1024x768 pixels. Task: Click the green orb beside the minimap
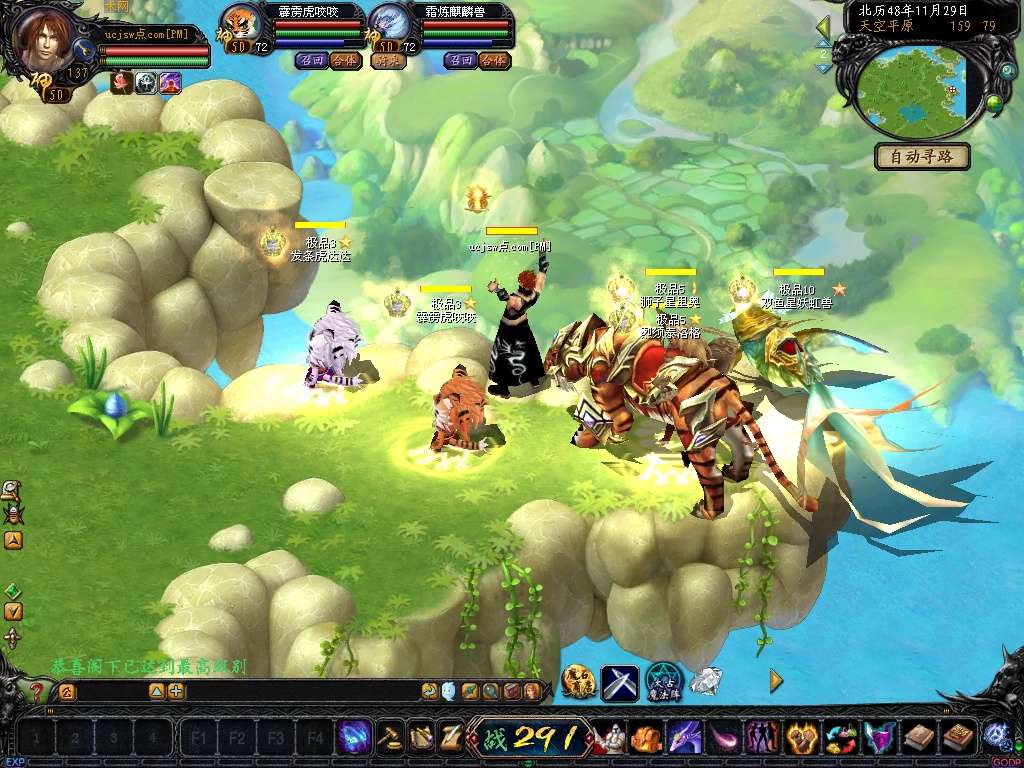995,102
